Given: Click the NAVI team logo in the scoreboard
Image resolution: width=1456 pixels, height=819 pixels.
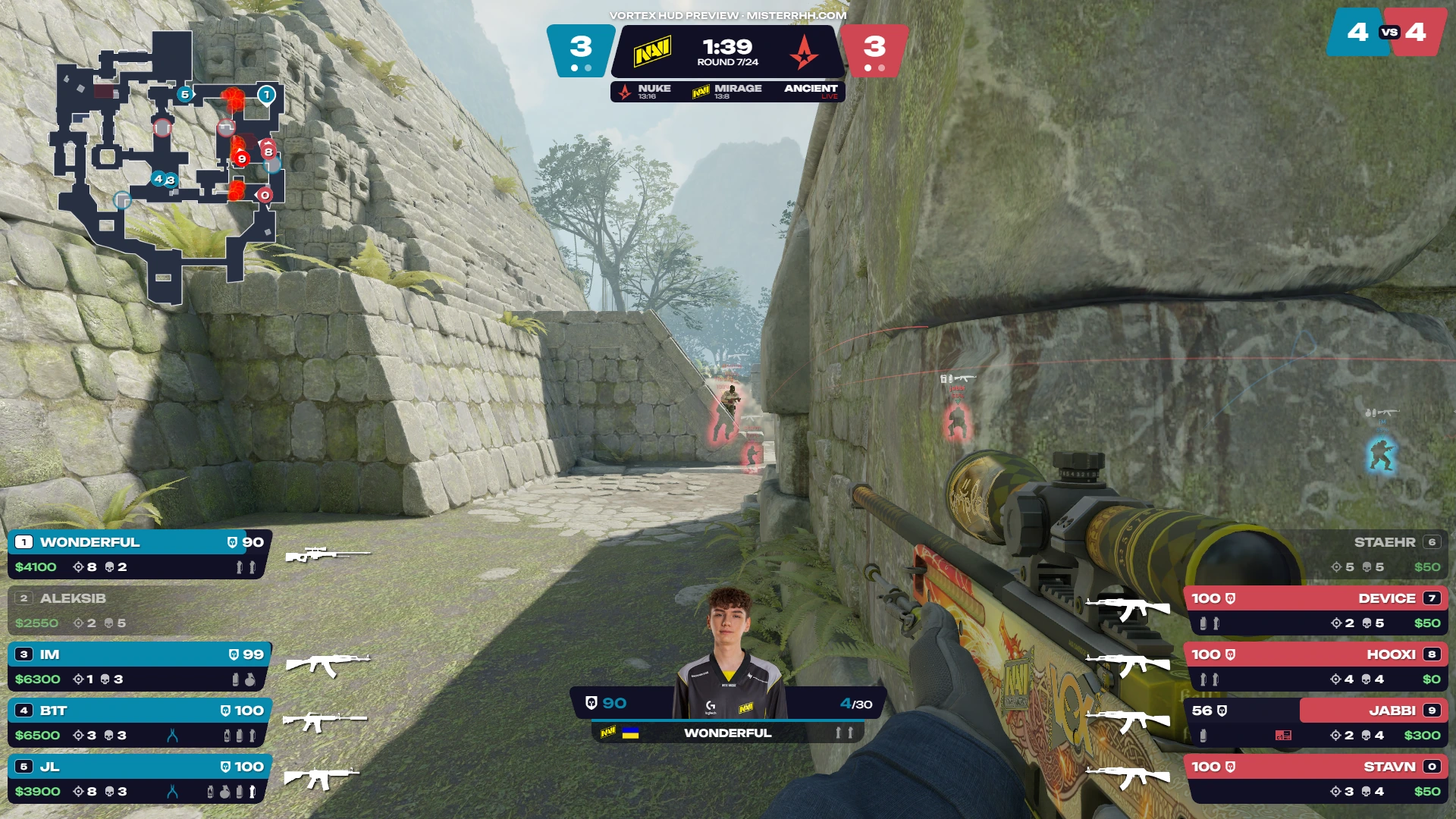Looking at the screenshot, I should point(652,52).
